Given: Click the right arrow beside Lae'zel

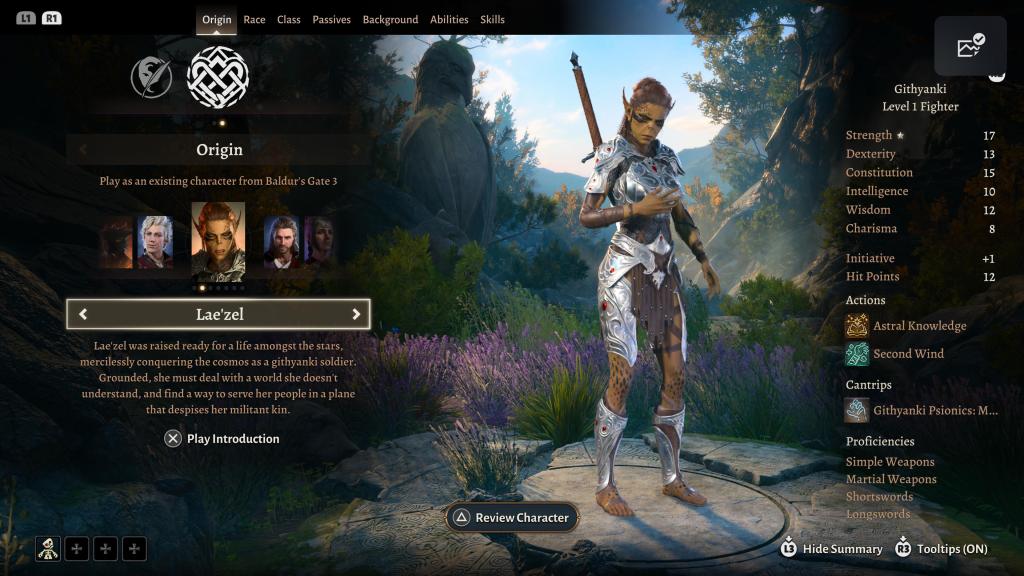Looking at the screenshot, I should [355, 314].
